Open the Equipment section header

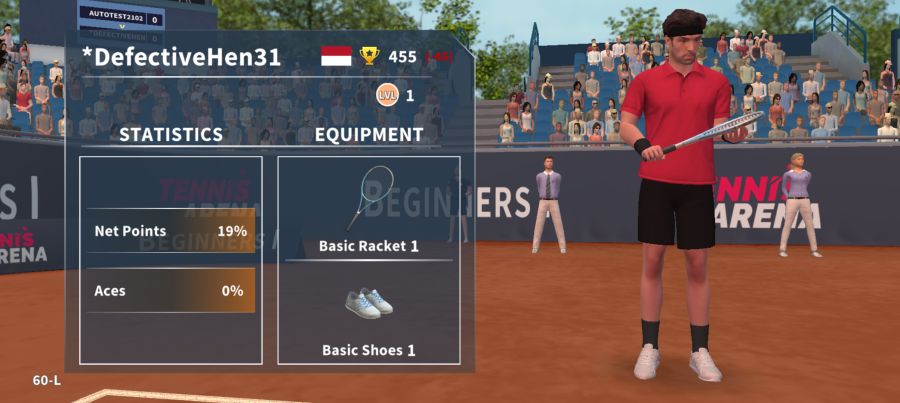point(369,134)
